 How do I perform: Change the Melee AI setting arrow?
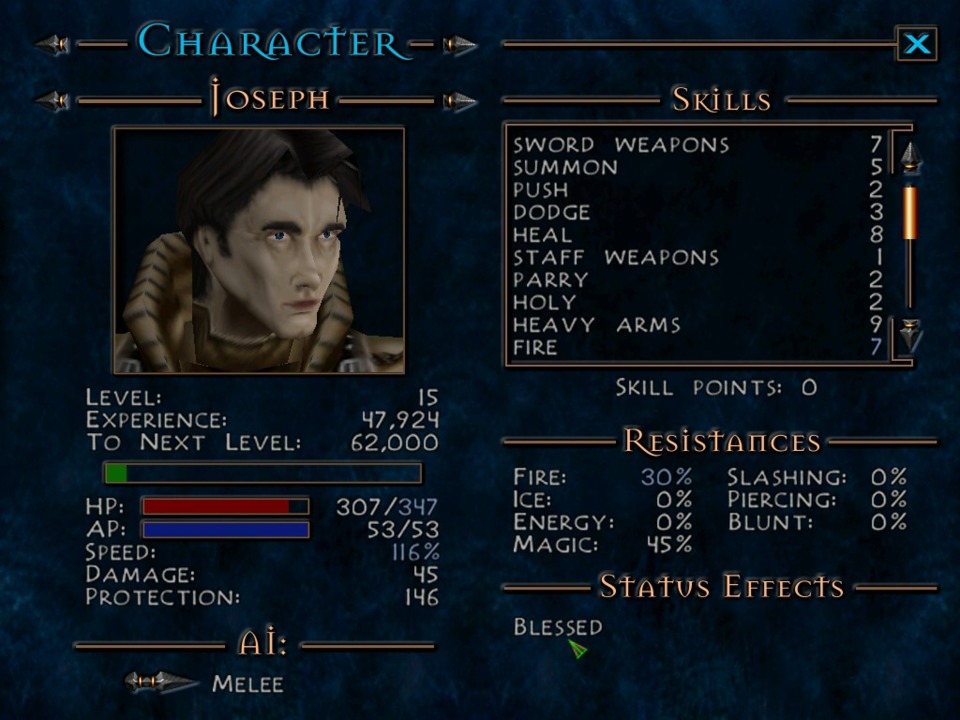click(x=160, y=683)
